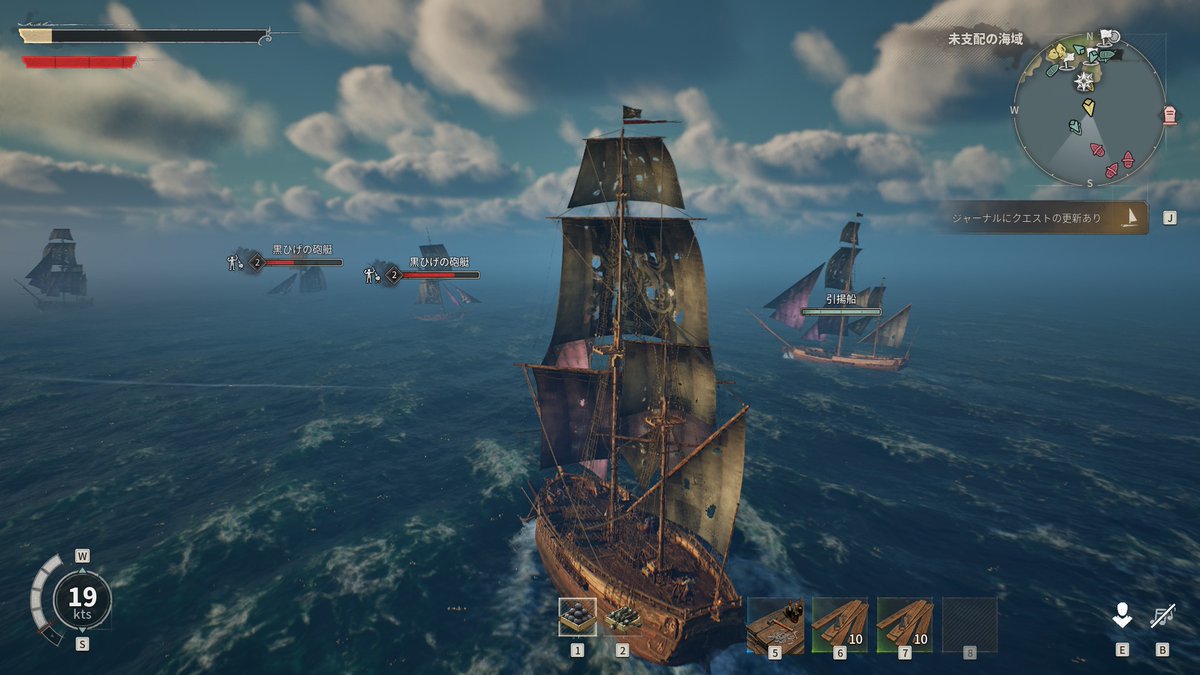The image size is (1200, 675).
Task: Open the circular compass minimap
Action: 1088,110
